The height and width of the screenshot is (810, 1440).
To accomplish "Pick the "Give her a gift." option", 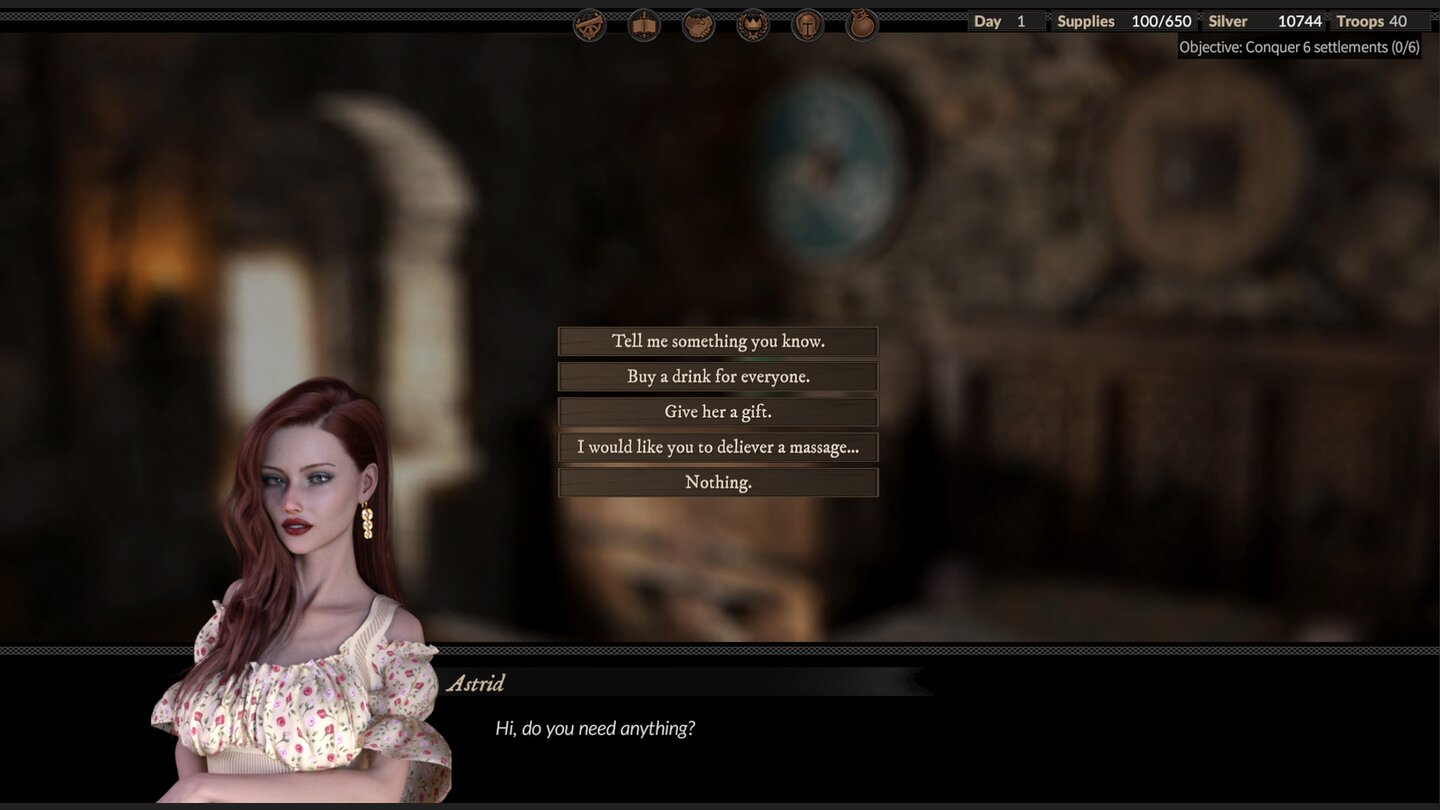I will [x=718, y=412].
